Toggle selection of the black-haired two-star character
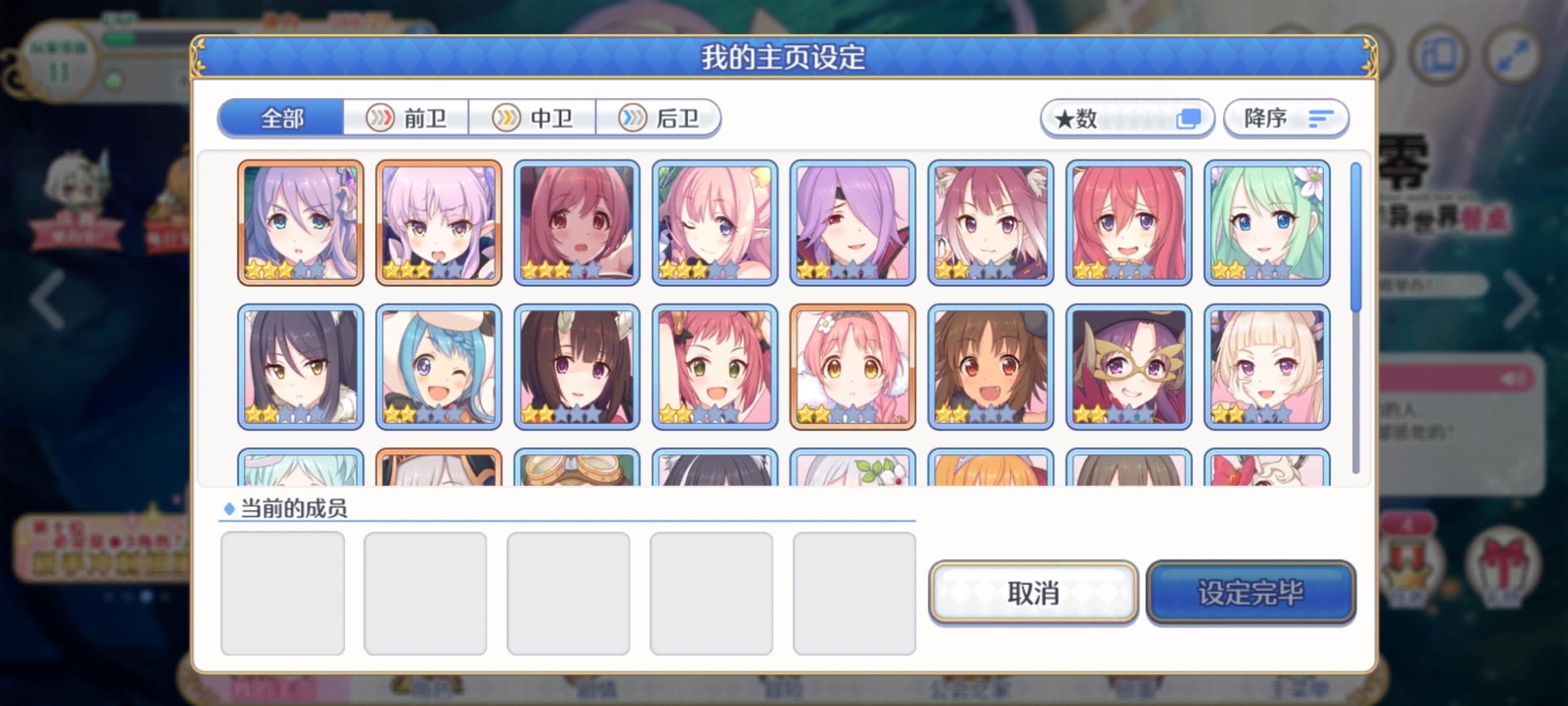Screen dimensions: 1568x706 pos(302,366)
